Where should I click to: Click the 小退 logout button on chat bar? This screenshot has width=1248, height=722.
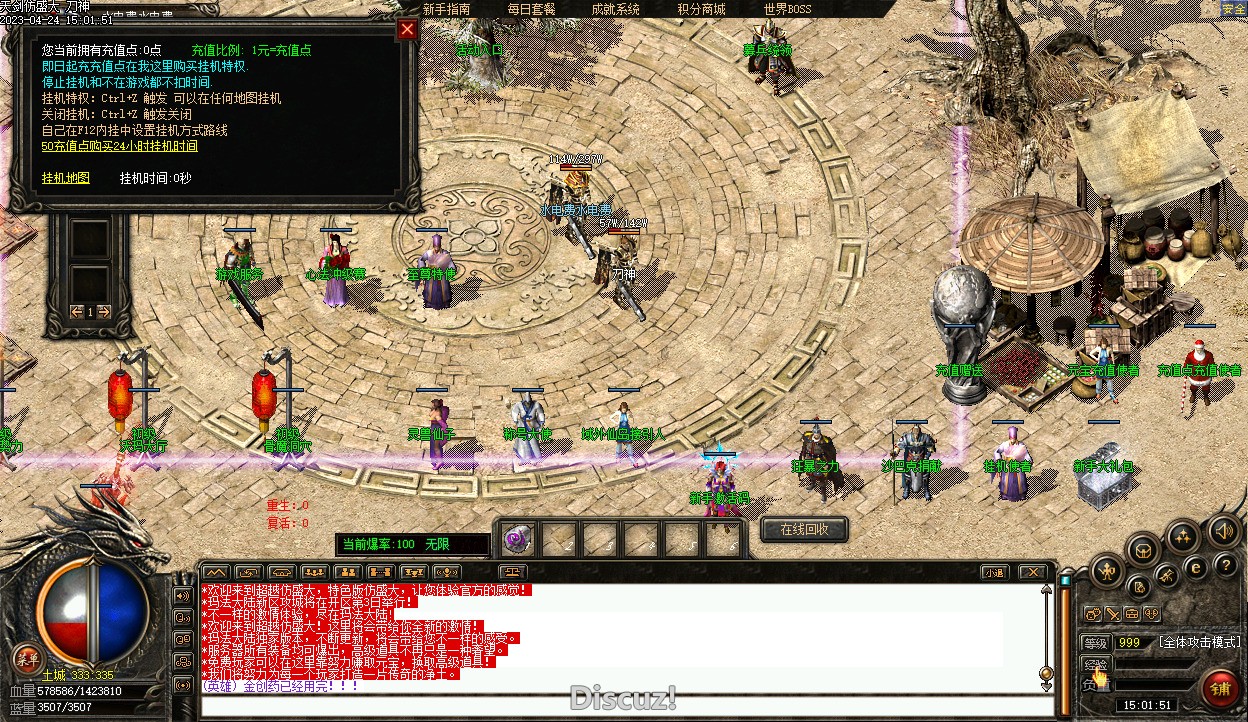pyautogui.click(x=993, y=573)
